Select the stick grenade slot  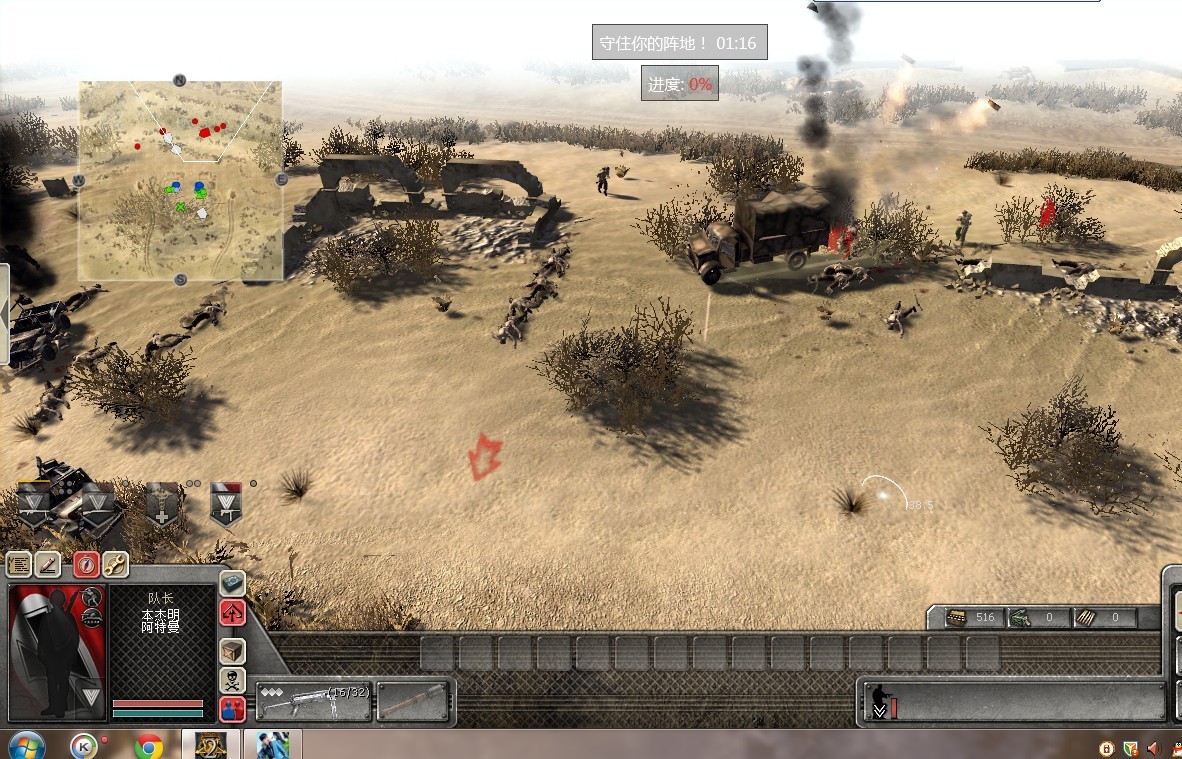(413, 700)
